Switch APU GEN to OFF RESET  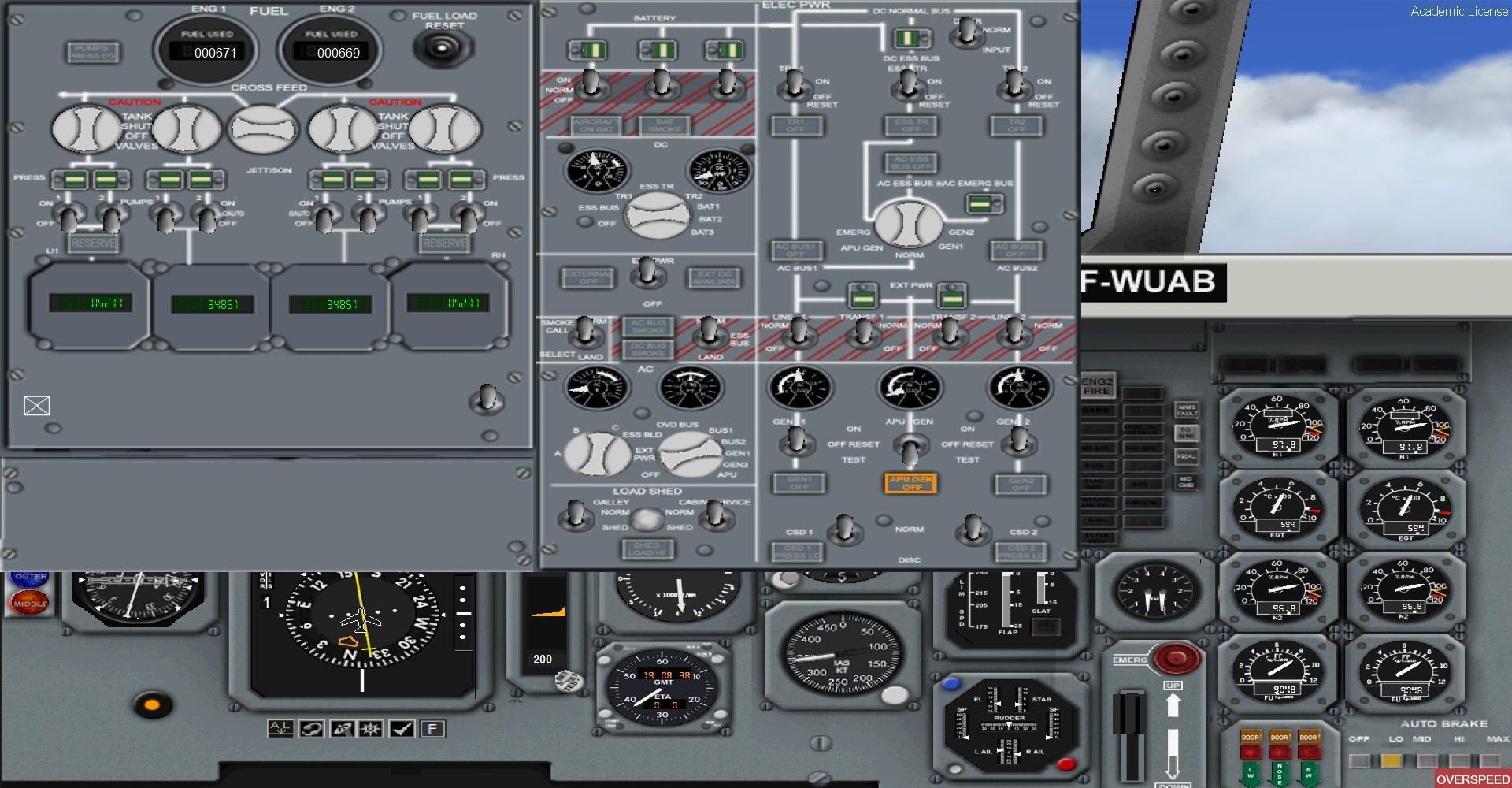point(910,453)
